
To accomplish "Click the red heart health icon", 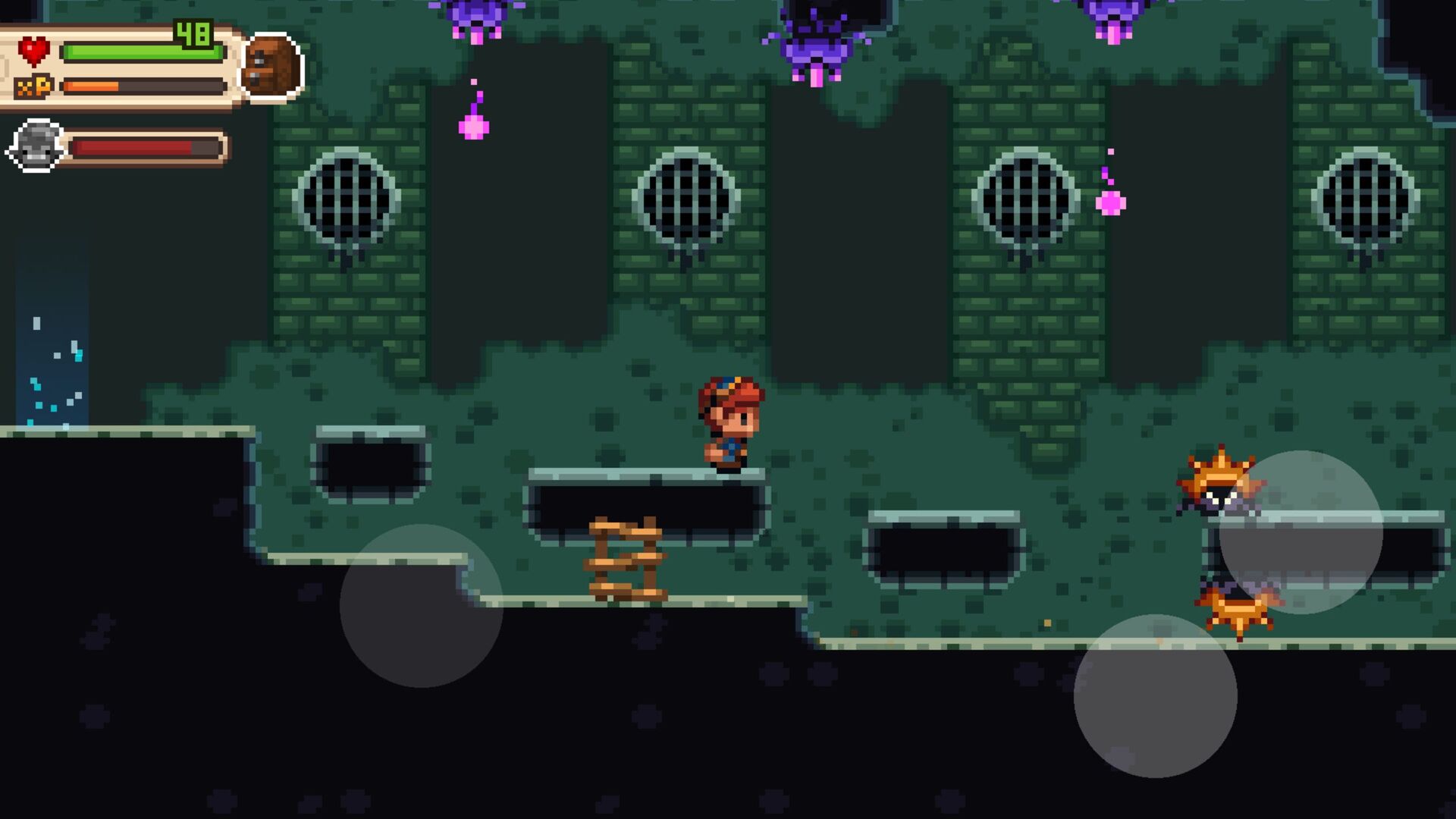I will 34,52.
